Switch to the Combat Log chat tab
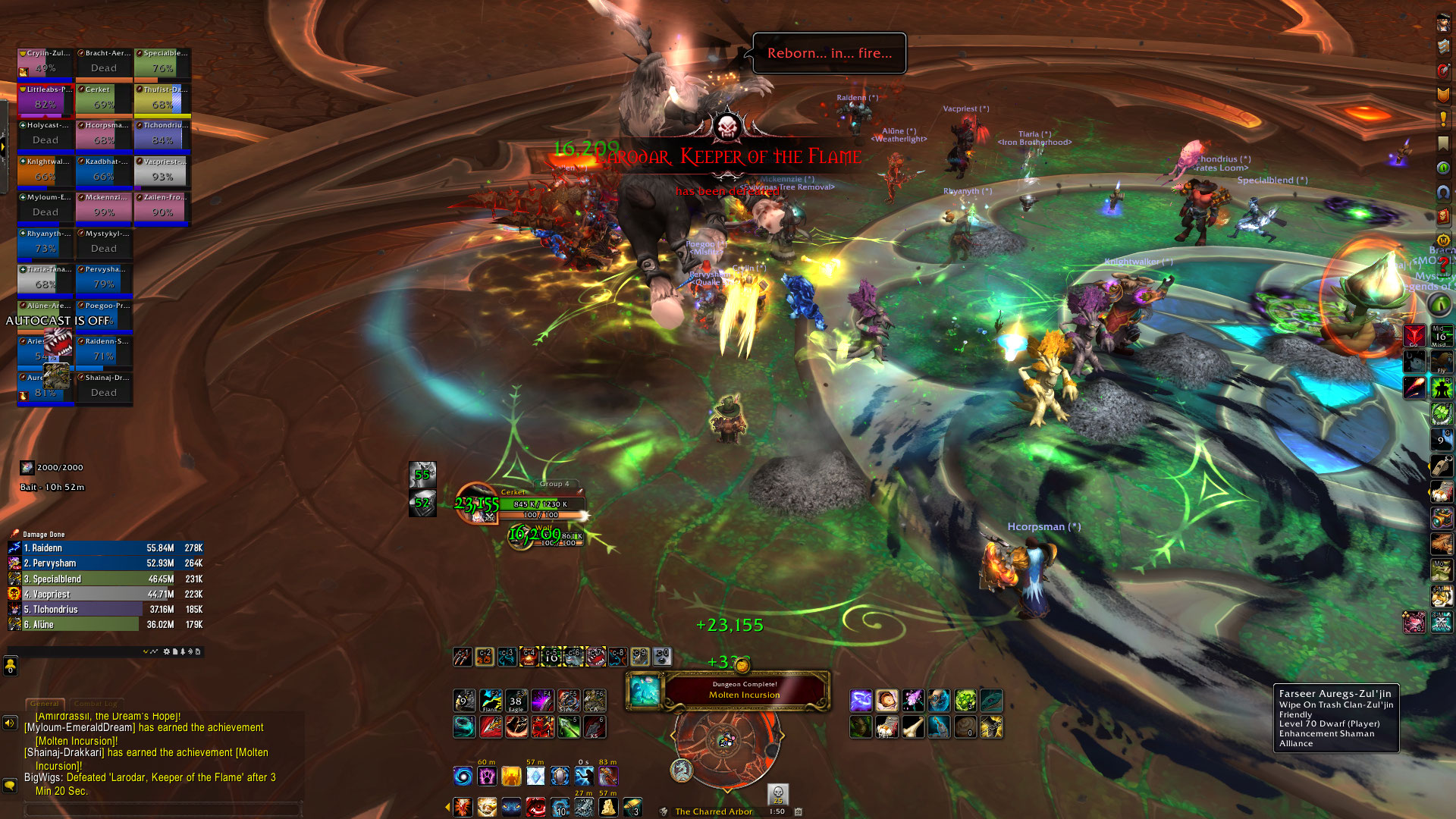 pyautogui.click(x=100, y=704)
